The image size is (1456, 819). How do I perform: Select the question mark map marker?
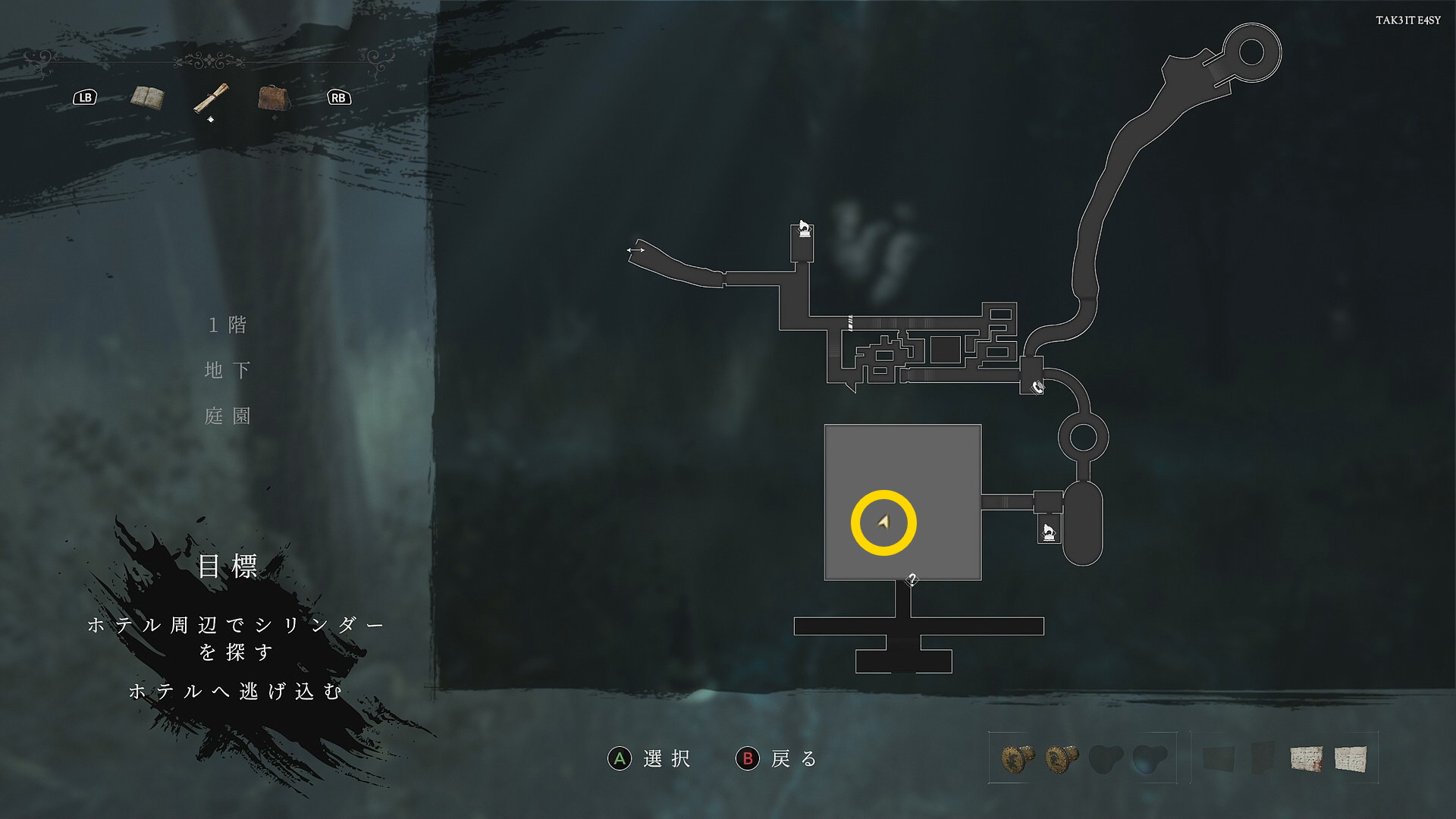[x=912, y=580]
